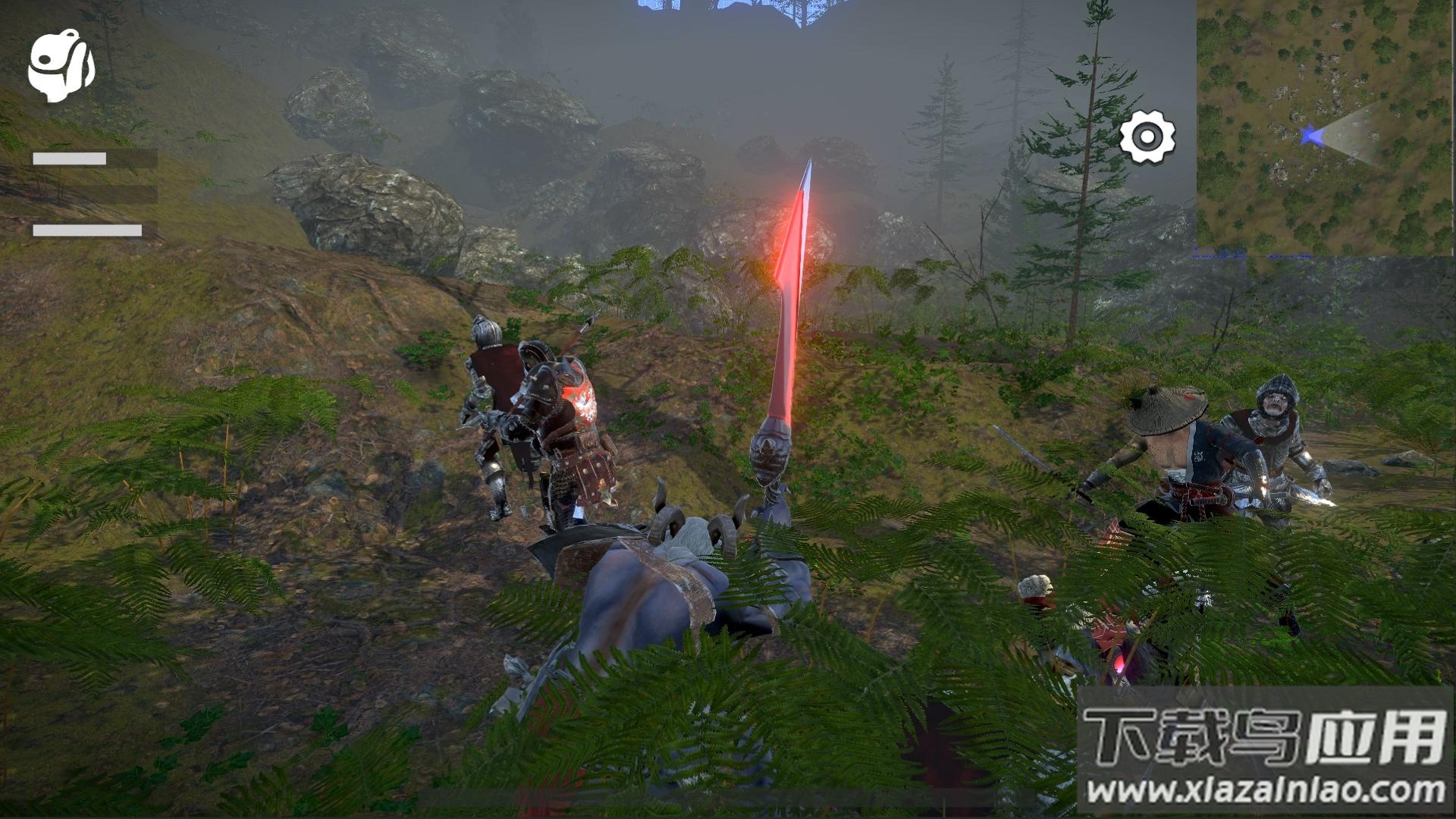Open the gear settings menu
The height and width of the screenshot is (819, 1456).
[1147, 137]
